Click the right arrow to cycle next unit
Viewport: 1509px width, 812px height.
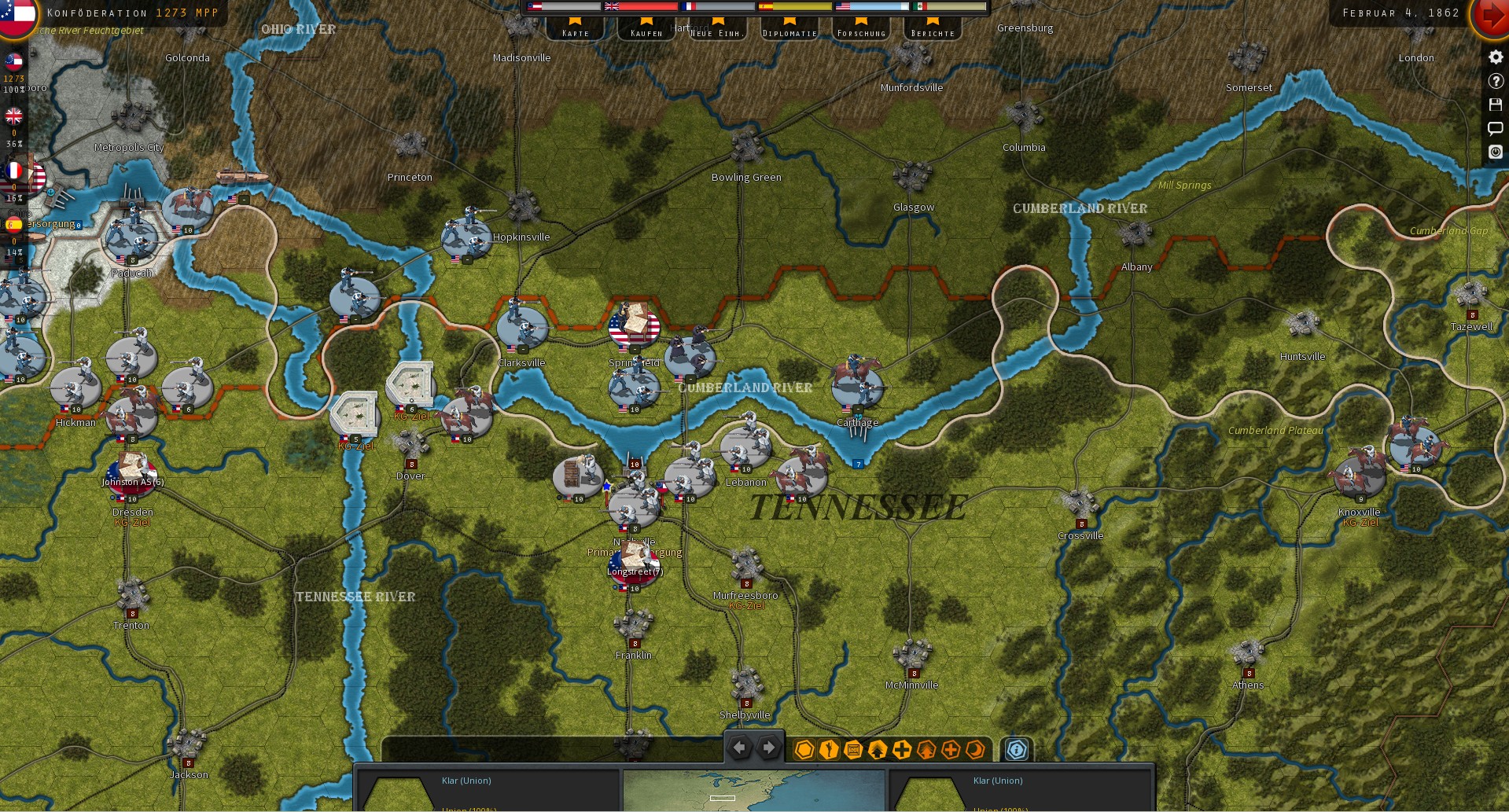tap(768, 748)
